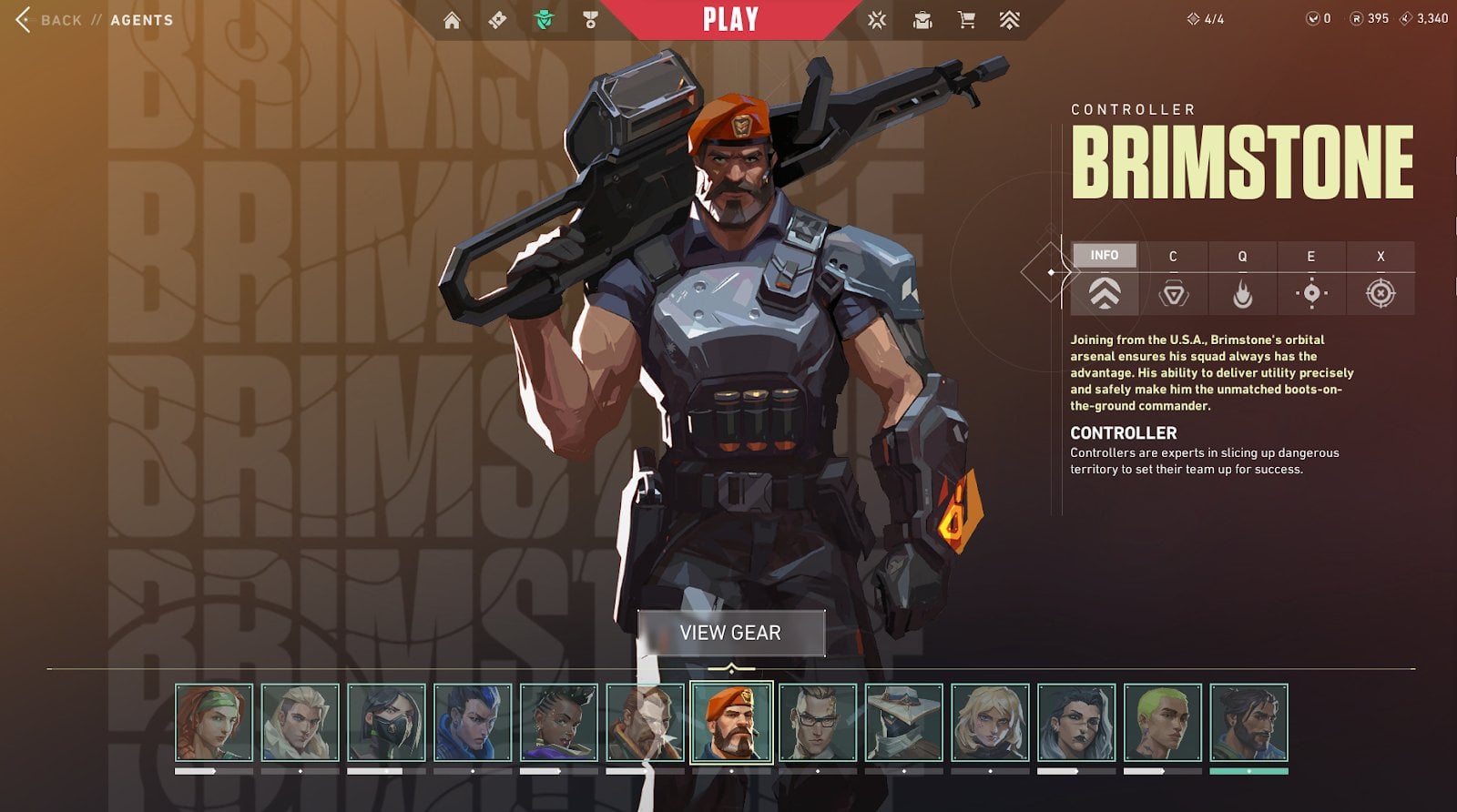Open the shopping cart store icon
1457x812 pixels.
[966, 20]
